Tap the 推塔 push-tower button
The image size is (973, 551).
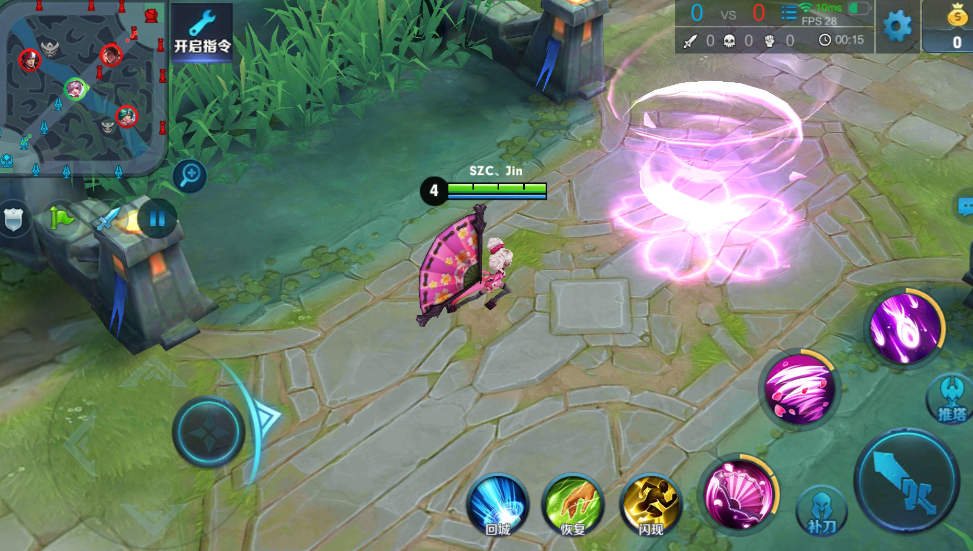[x=950, y=399]
